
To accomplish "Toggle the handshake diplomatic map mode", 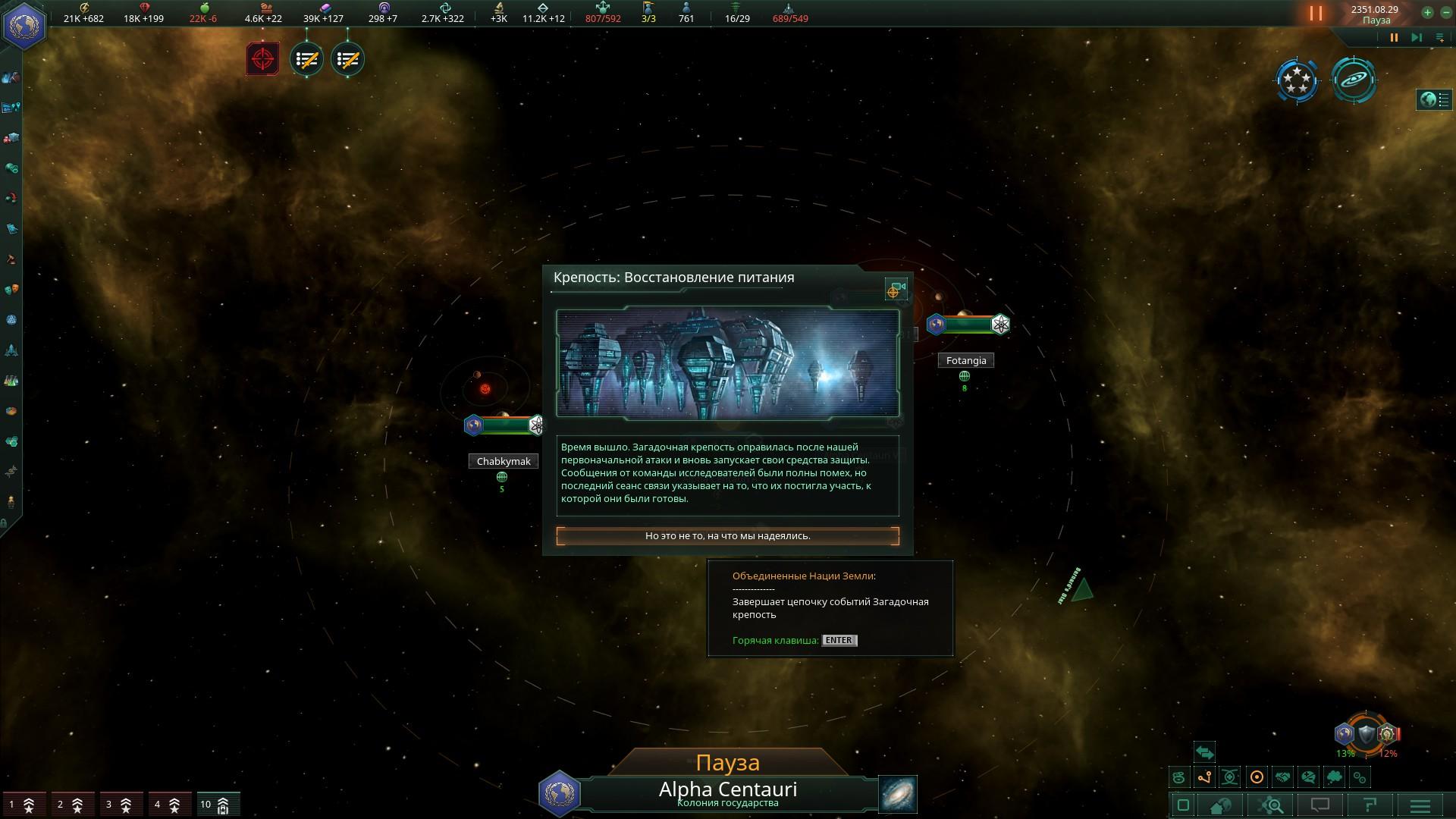I will (1282, 777).
